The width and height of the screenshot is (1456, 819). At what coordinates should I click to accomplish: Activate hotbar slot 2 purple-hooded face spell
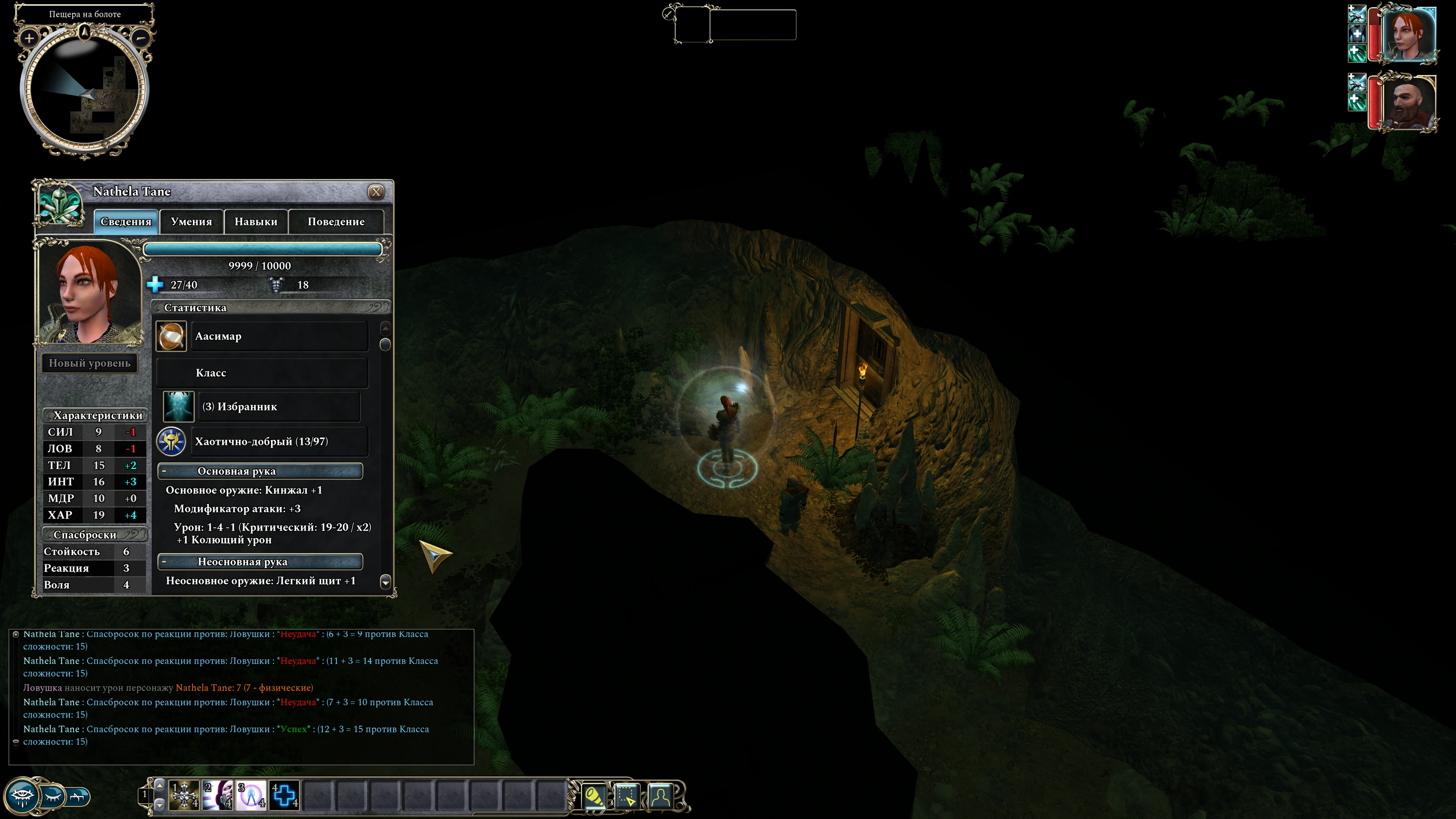[218, 795]
